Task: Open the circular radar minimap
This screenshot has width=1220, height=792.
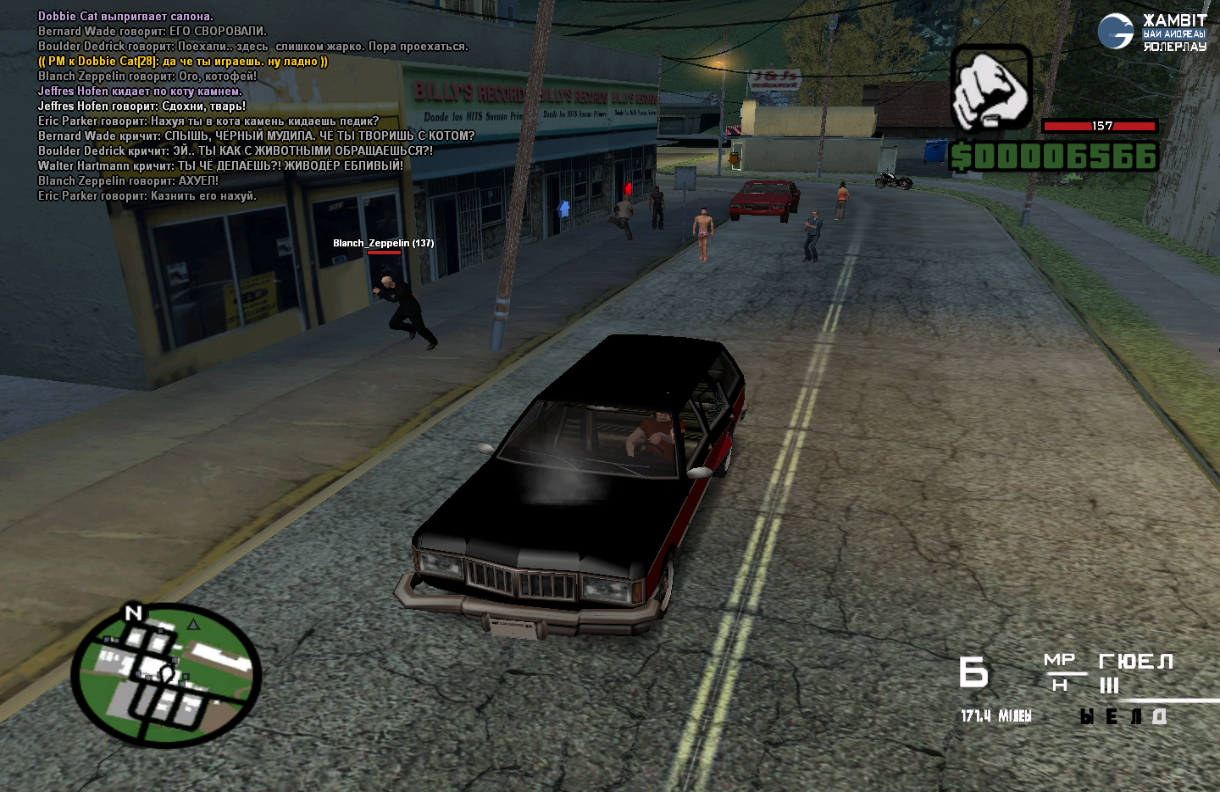Action: pos(167,676)
